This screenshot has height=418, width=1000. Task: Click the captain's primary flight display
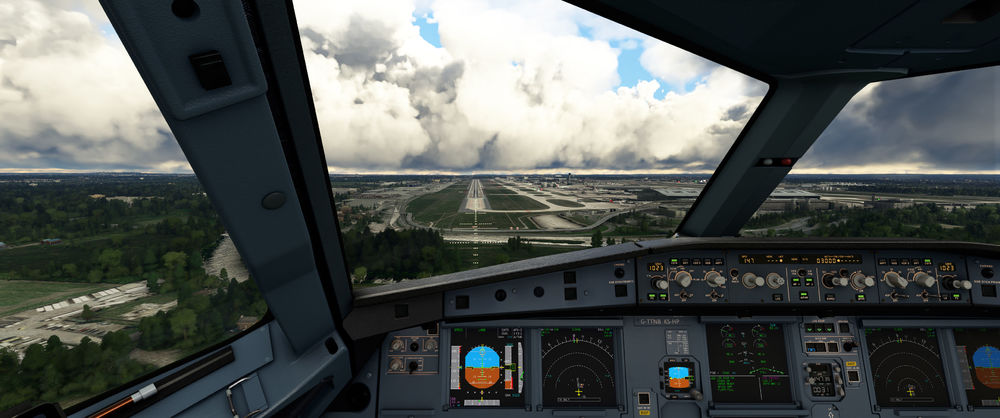(x=487, y=366)
